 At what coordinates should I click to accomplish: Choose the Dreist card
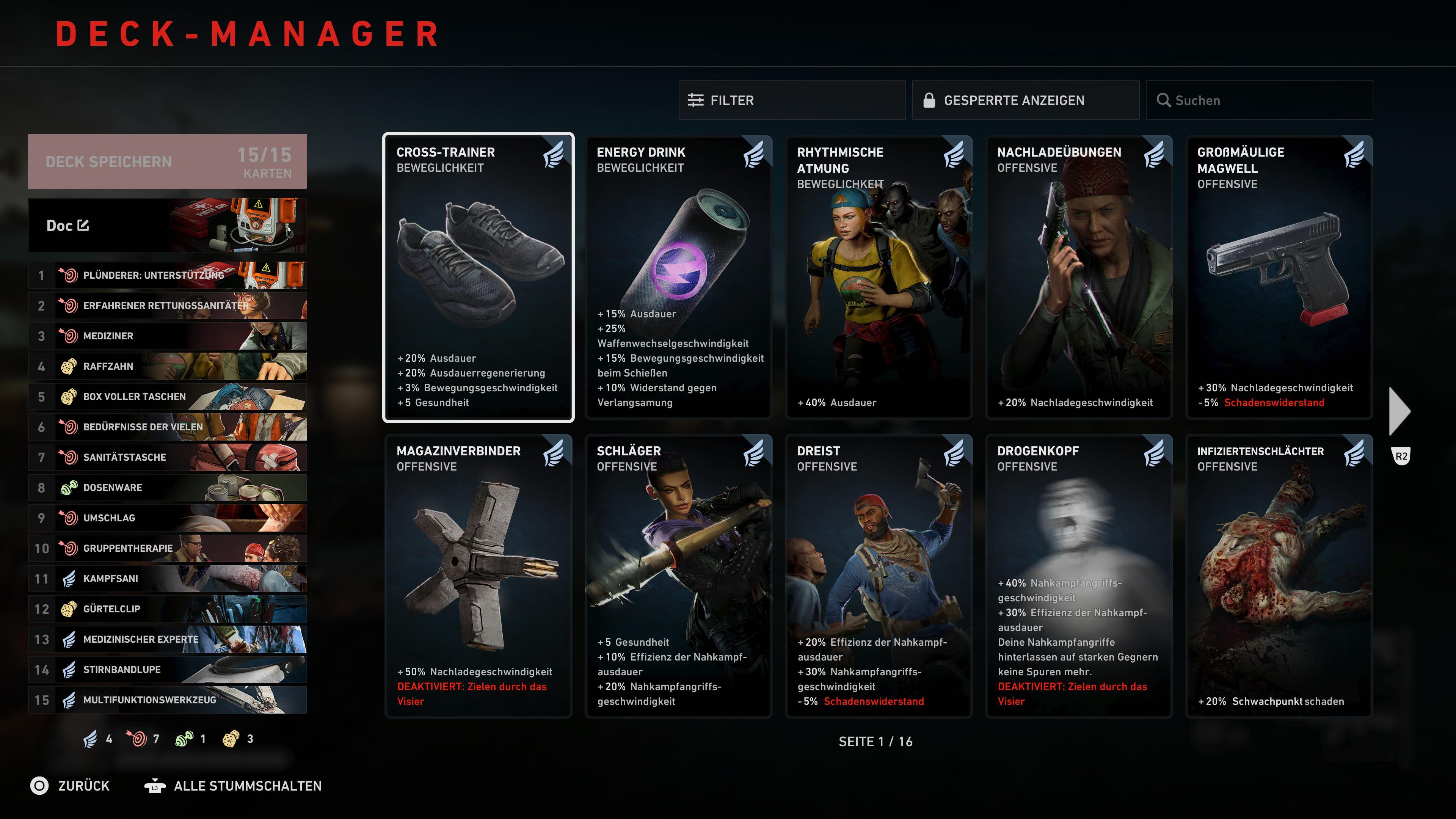879,576
